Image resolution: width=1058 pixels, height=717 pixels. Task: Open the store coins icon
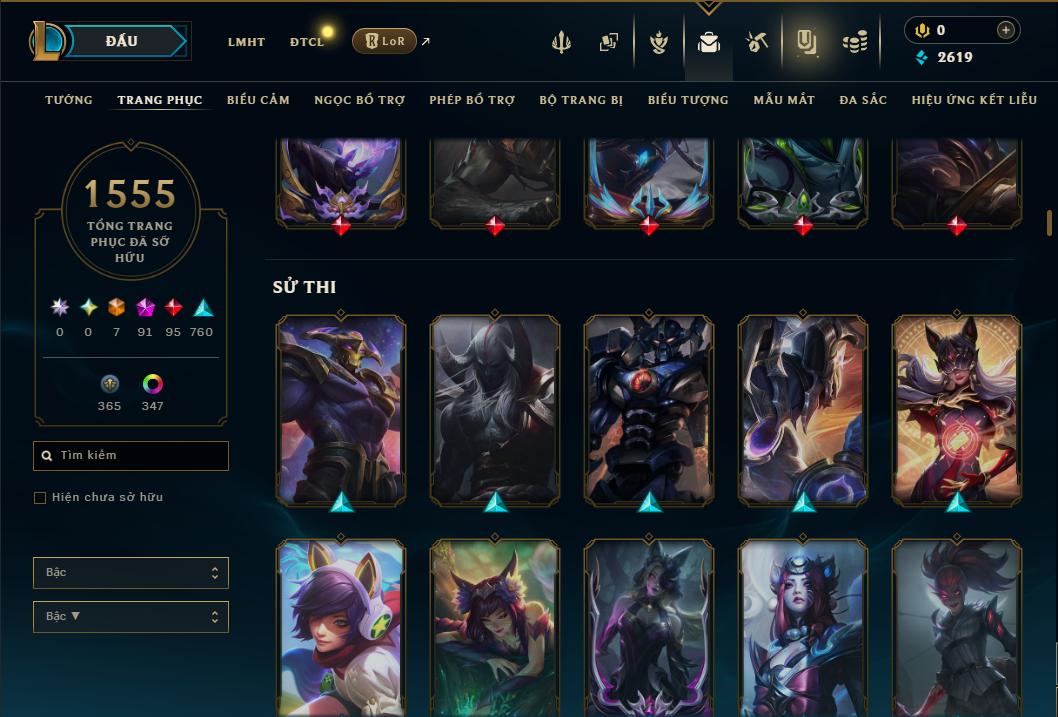point(854,43)
